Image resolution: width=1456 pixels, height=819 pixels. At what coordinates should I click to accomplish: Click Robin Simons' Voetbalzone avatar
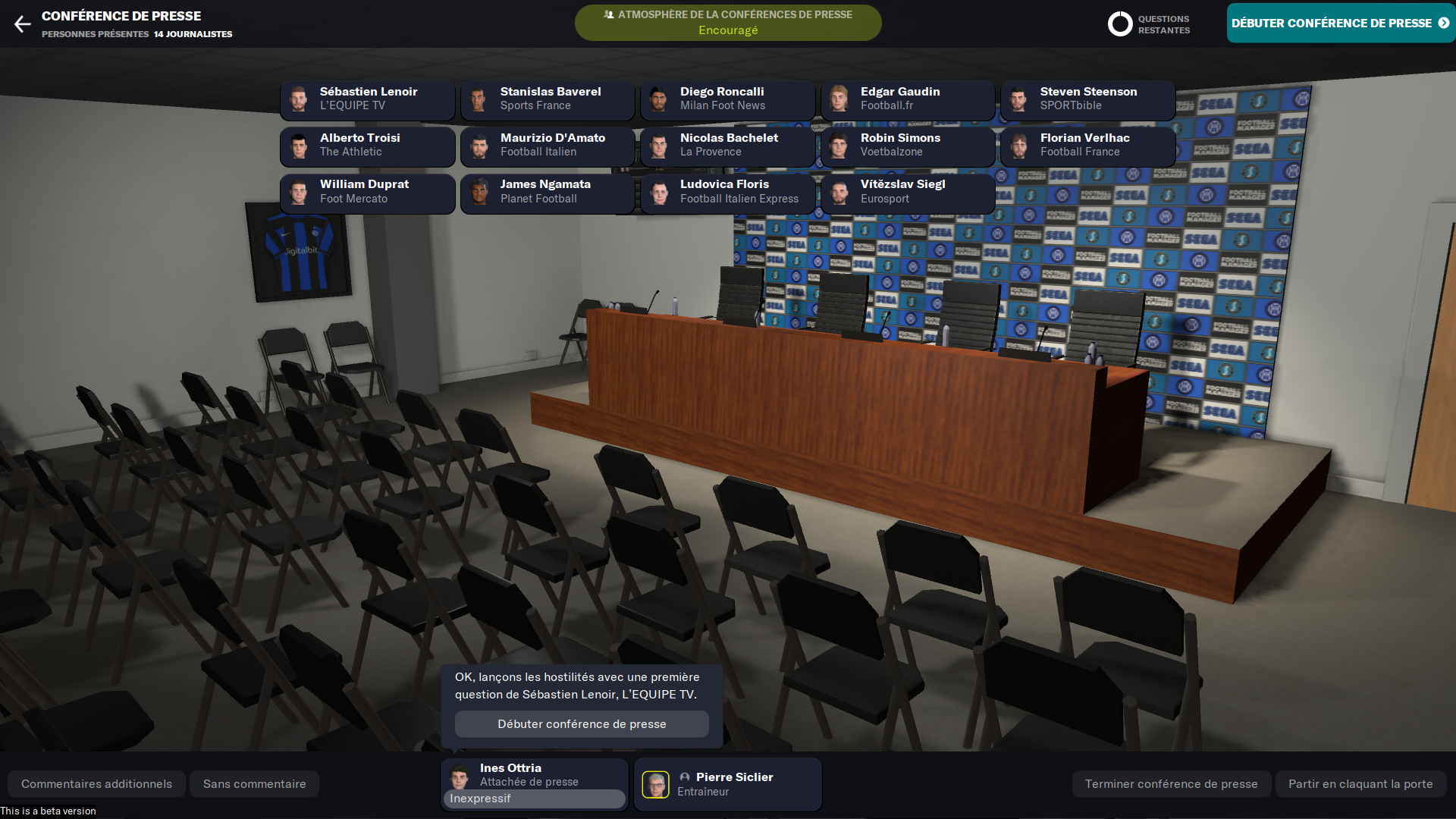[x=839, y=146]
